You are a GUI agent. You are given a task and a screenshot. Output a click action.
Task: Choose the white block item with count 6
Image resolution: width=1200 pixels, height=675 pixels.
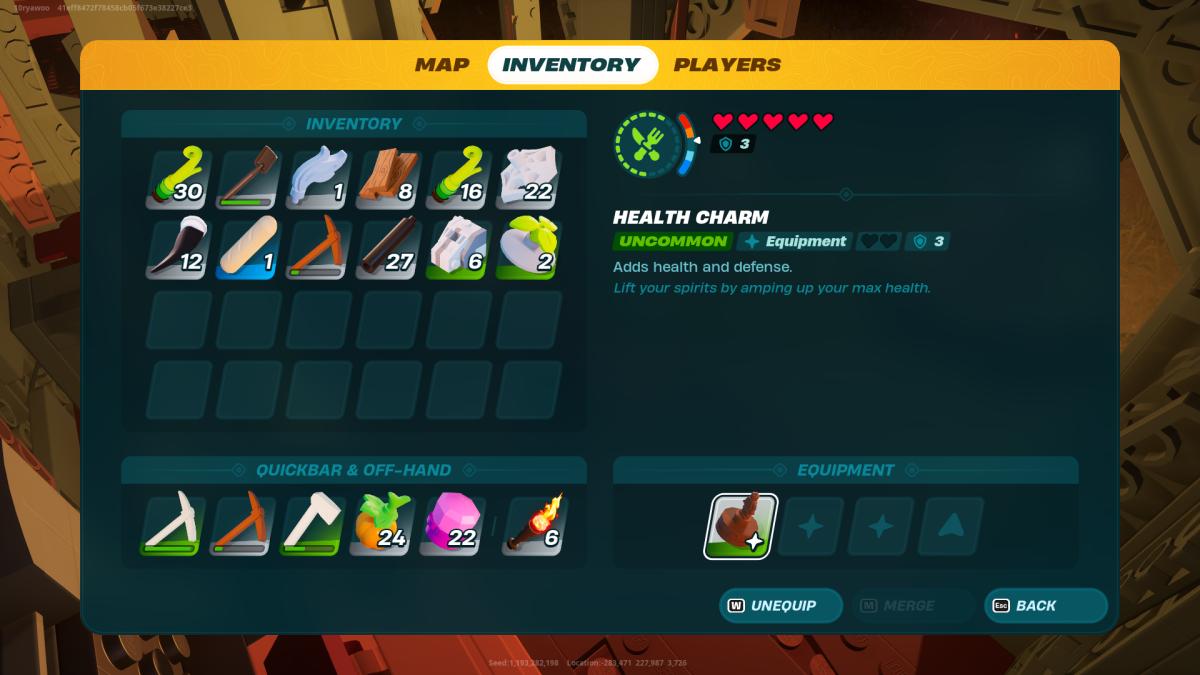[x=458, y=249]
